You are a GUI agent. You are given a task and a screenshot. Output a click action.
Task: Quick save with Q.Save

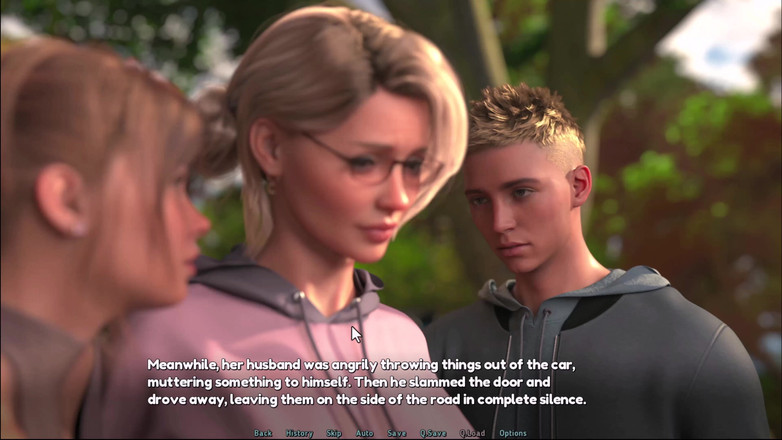tap(434, 433)
